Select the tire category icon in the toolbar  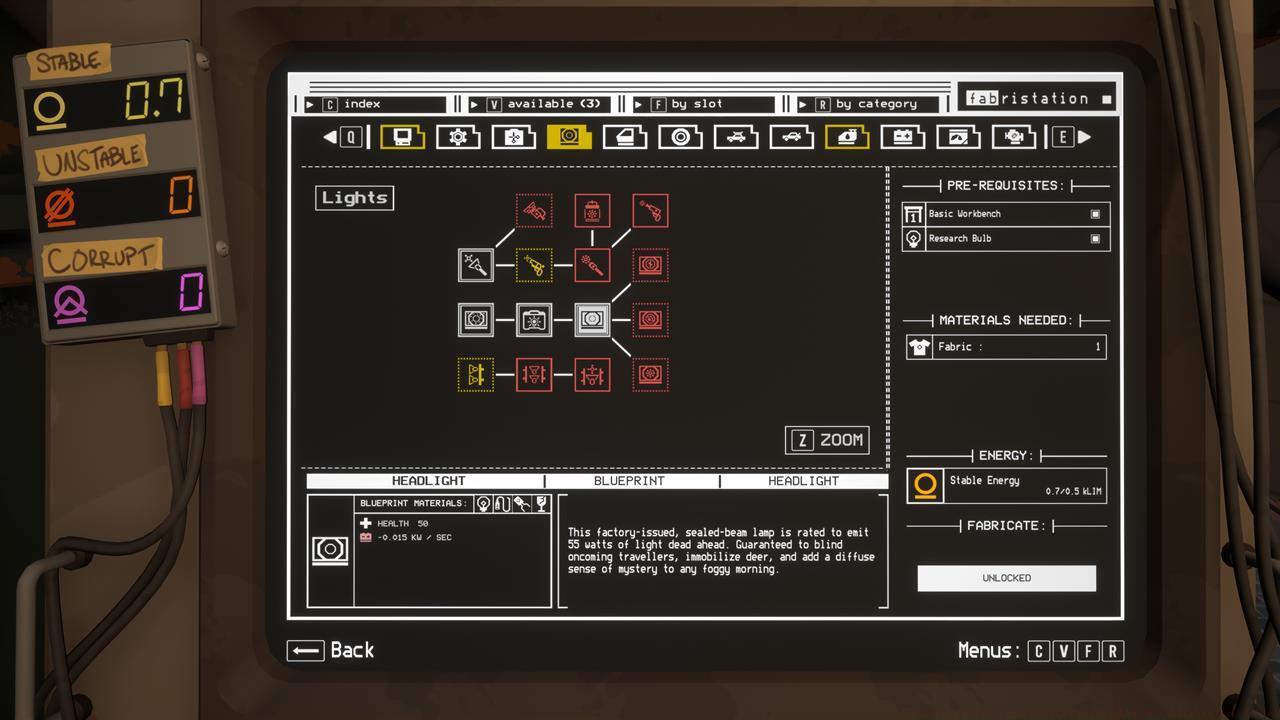pyautogui.click(x=682, y=136)
